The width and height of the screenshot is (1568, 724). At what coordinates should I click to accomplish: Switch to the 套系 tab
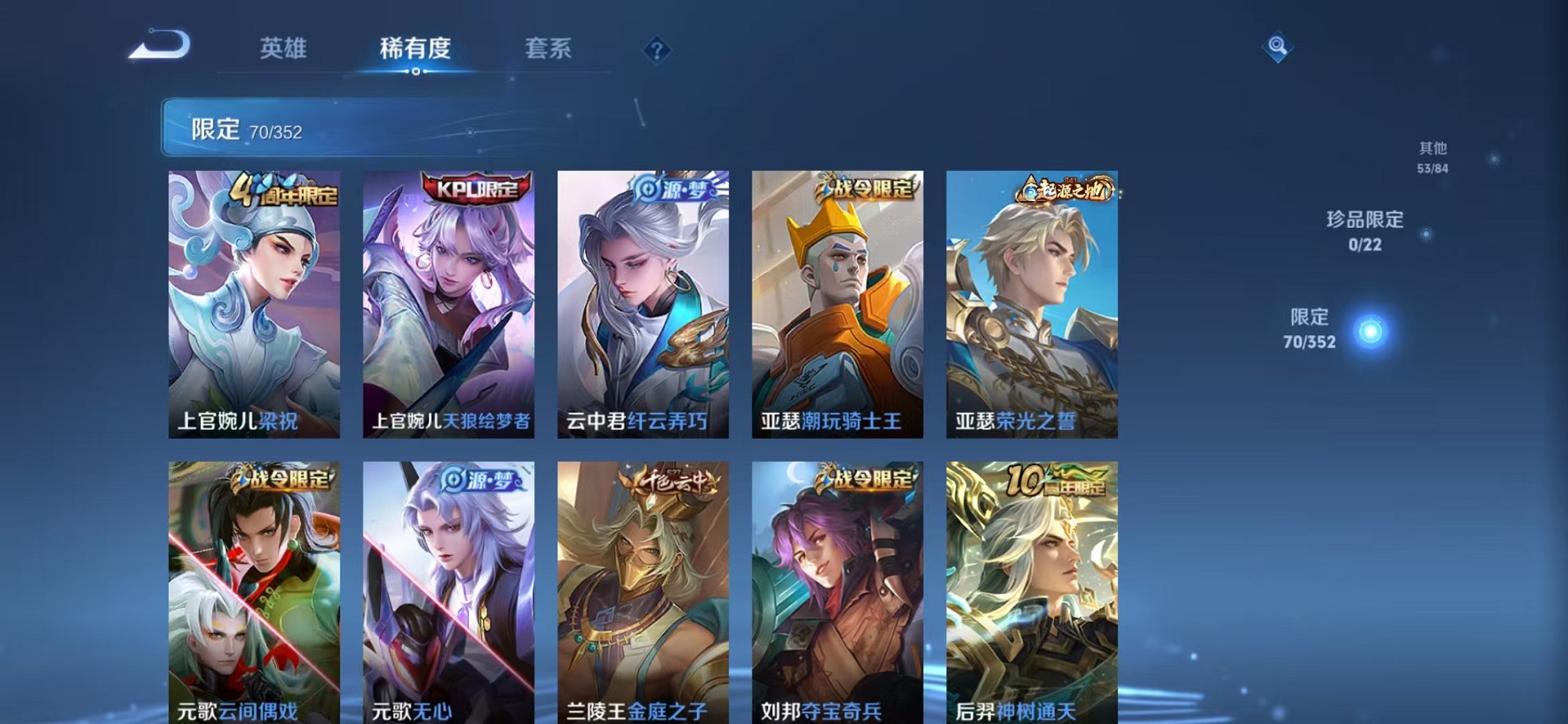coord(551,50)
